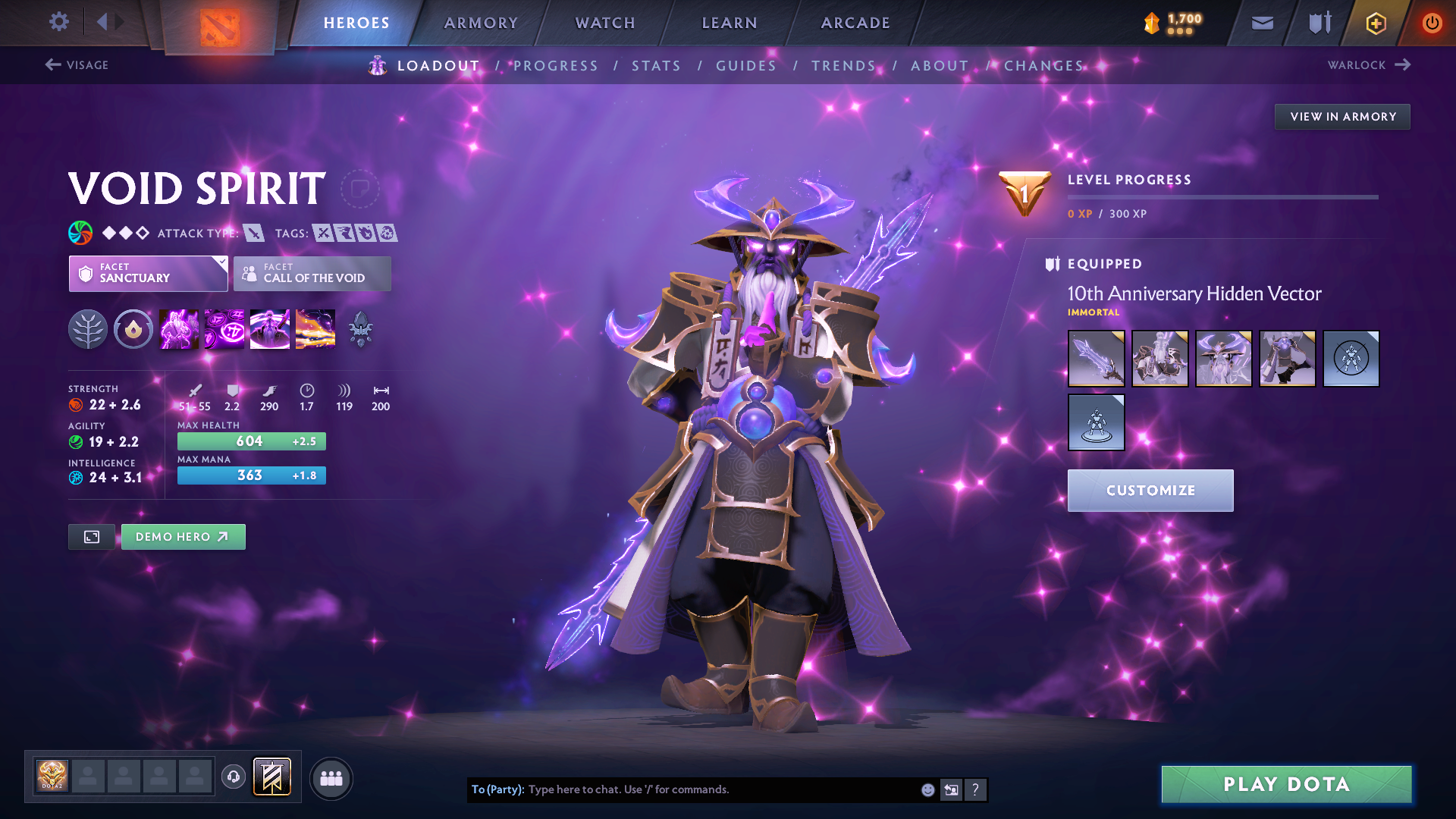Screen dimensions: 1456x819
Task: Open the voice chat headset icon
Action: click(x=233, y=777)
